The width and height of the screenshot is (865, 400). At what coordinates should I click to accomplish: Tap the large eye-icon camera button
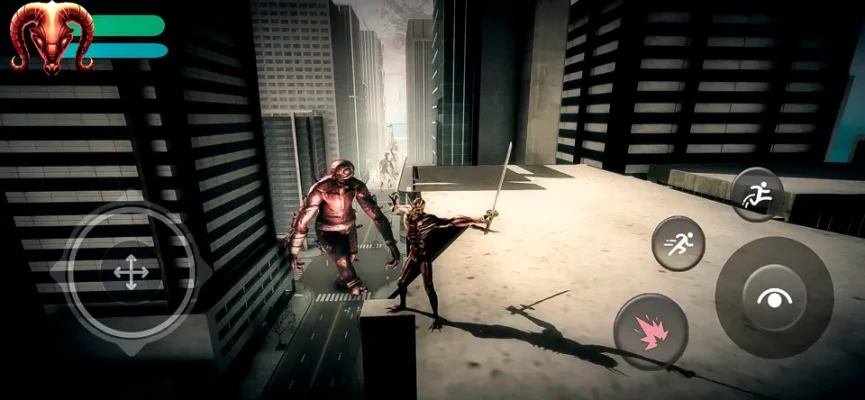coord(773,297)
